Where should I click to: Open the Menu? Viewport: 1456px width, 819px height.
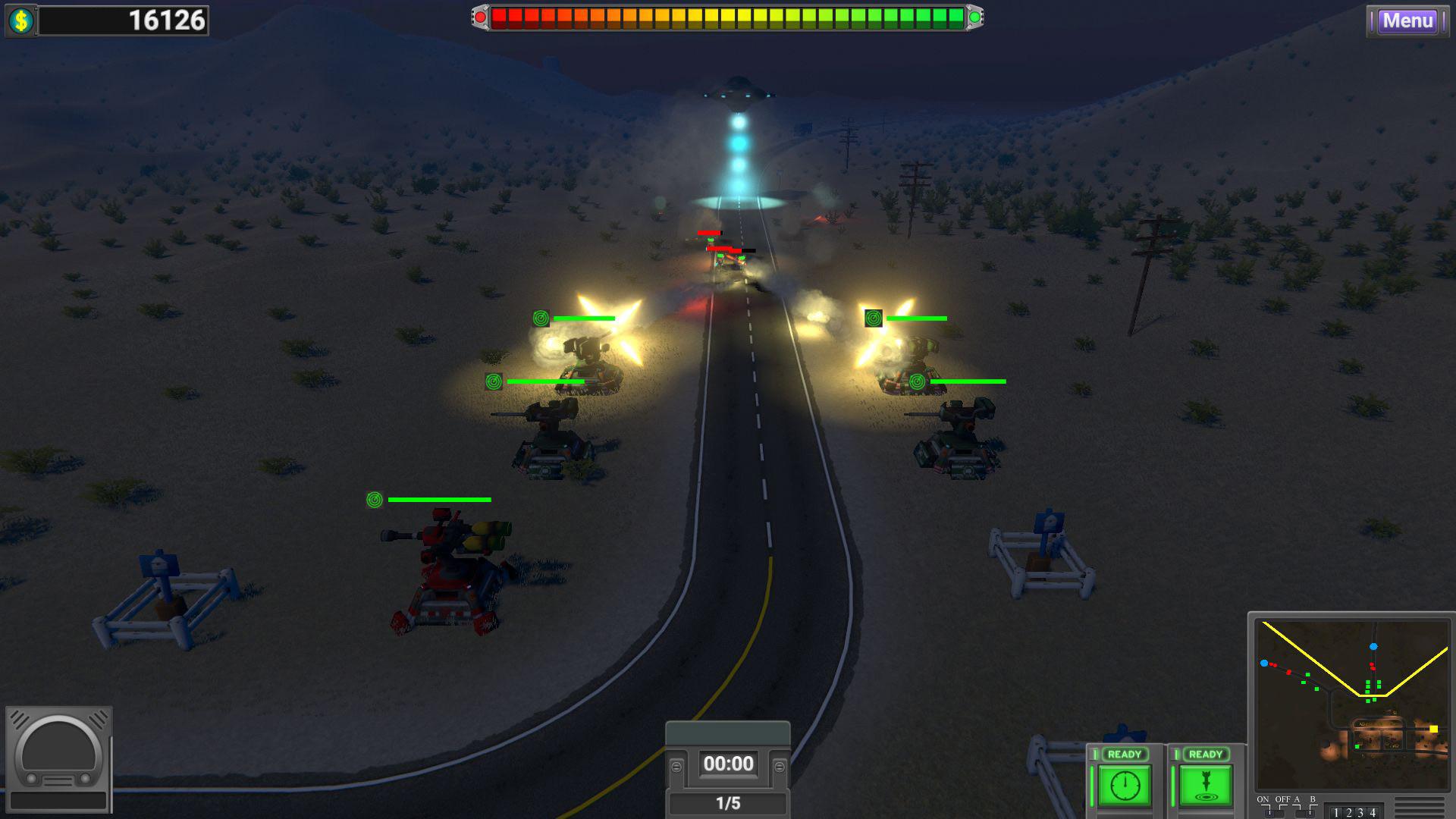tap(1407, 21)
